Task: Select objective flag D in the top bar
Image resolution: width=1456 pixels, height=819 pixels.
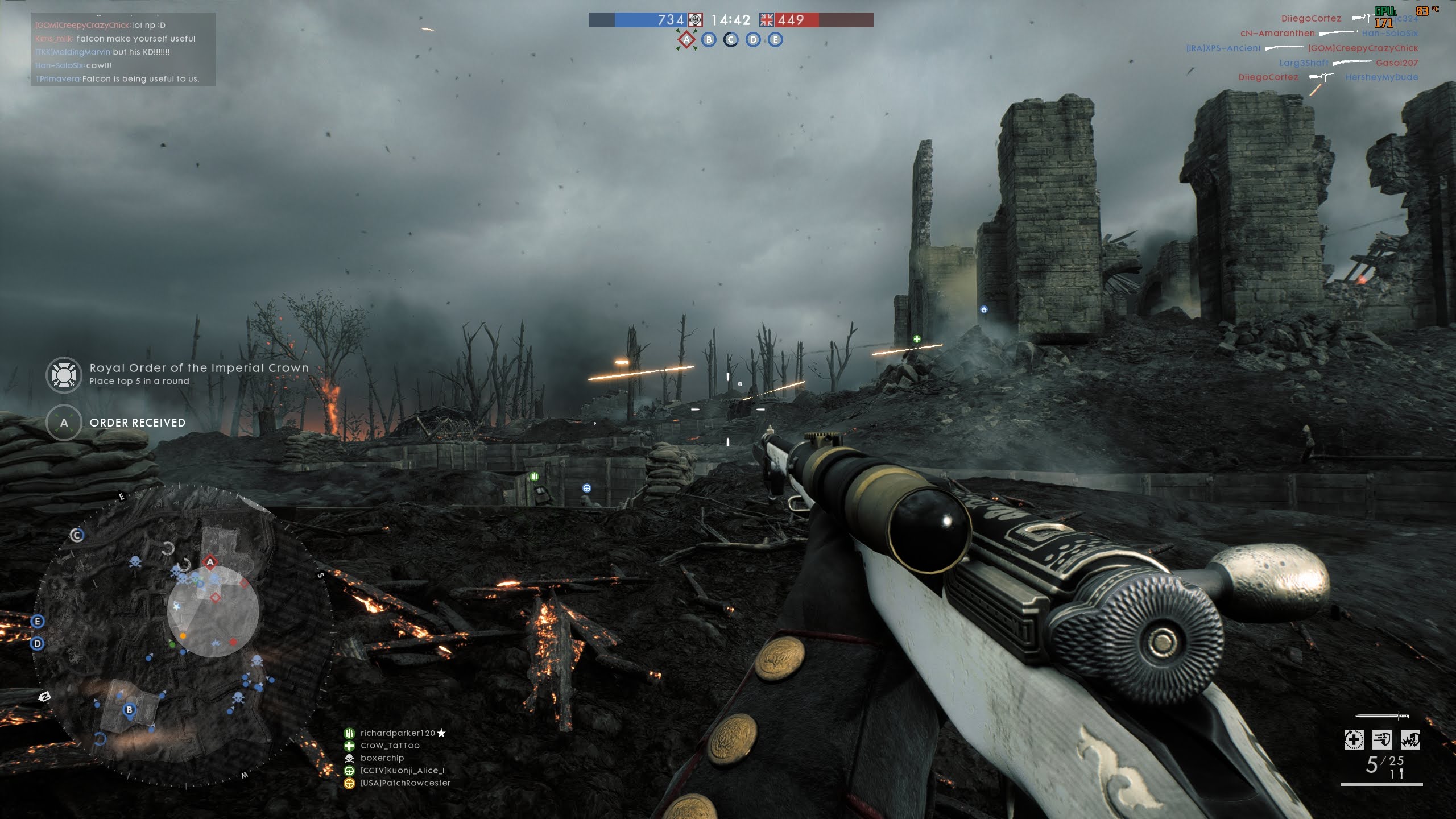Action: tap(753, 40)
